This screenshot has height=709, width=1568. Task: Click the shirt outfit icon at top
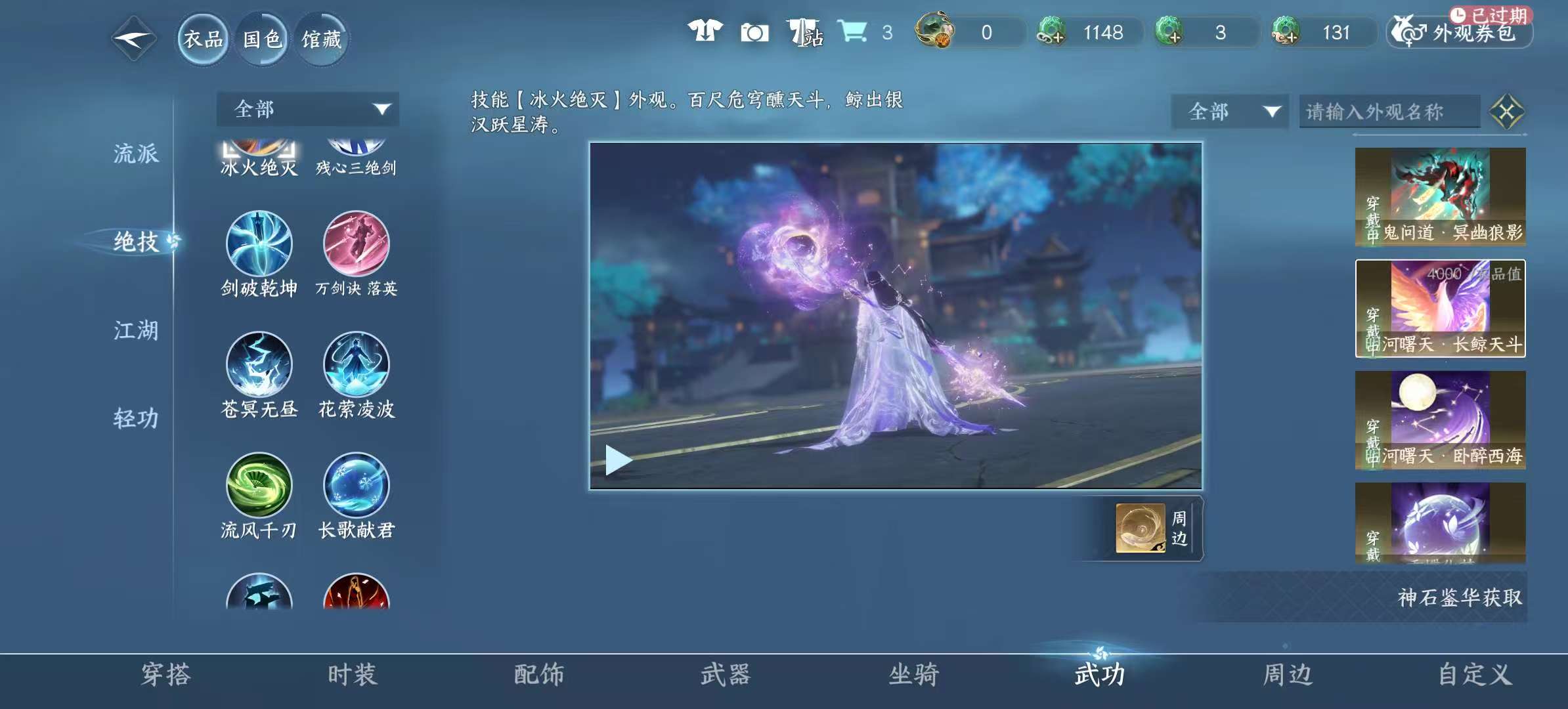[x=703, y=30]
